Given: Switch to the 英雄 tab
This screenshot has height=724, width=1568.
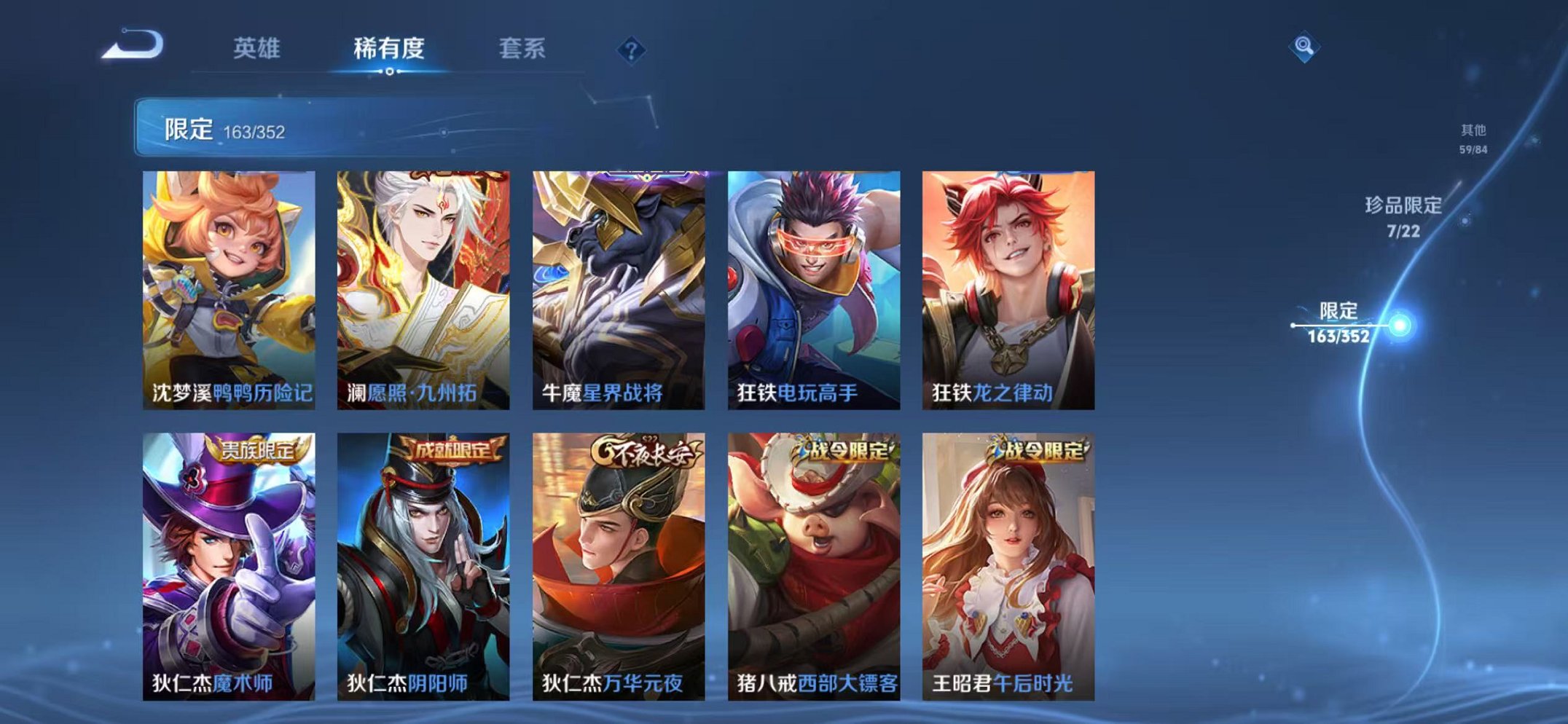Looking at the screenshot, I should 255,50.
